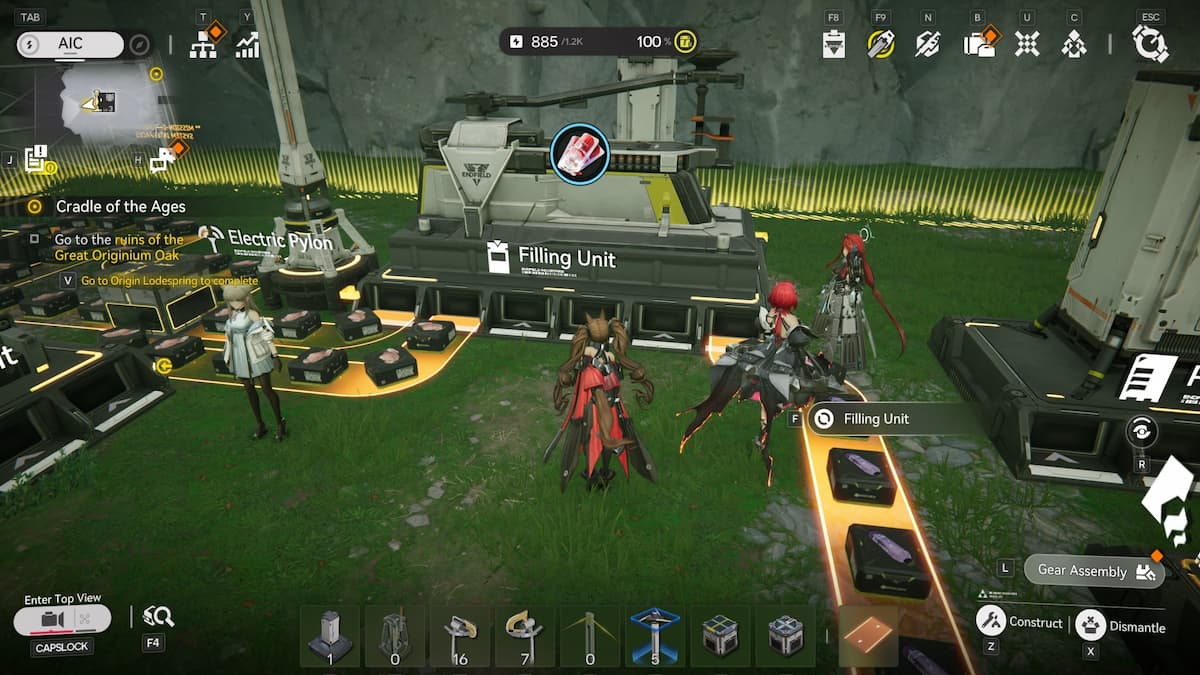Viewport: 1200px width, 675px height.
Task: Select the Cradle of the Ages quest tracker
Action: [x=120, y=207]
